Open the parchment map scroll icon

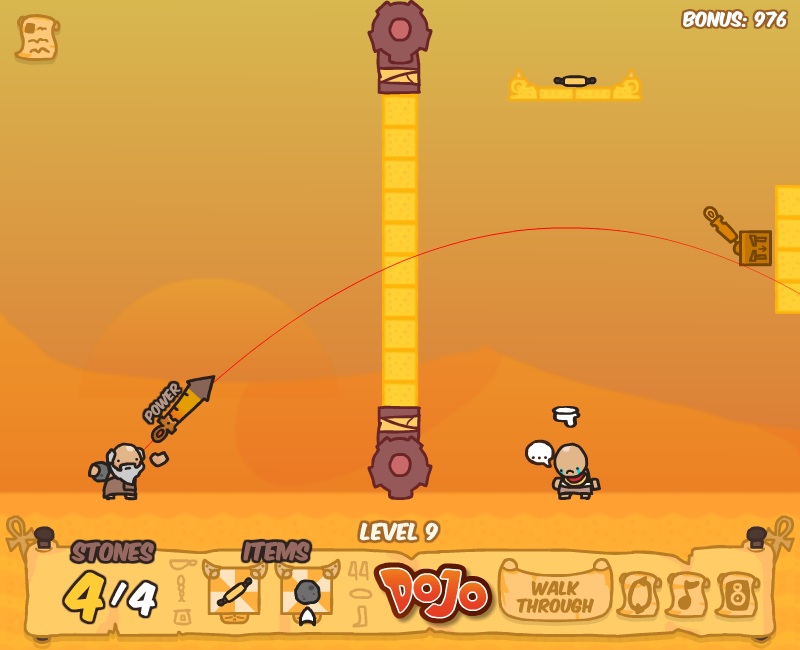tap(37, 38)
